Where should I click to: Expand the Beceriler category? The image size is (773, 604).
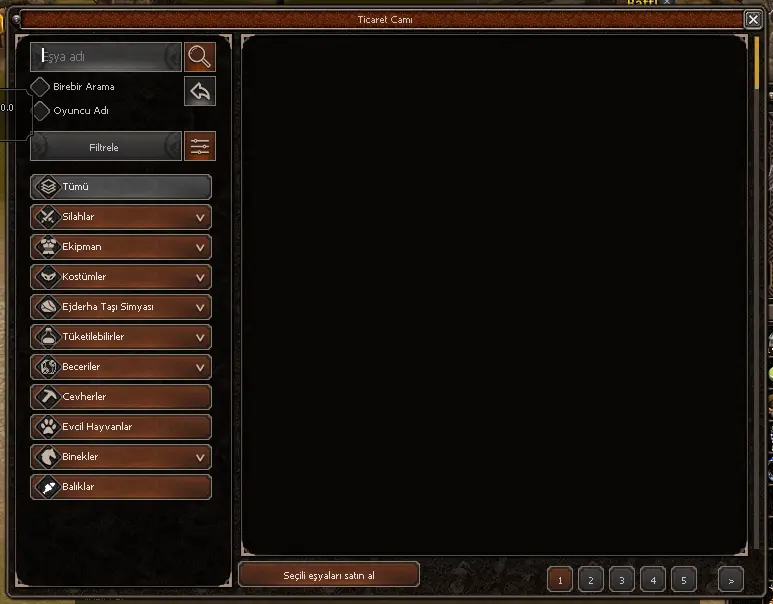coord(121,367)
